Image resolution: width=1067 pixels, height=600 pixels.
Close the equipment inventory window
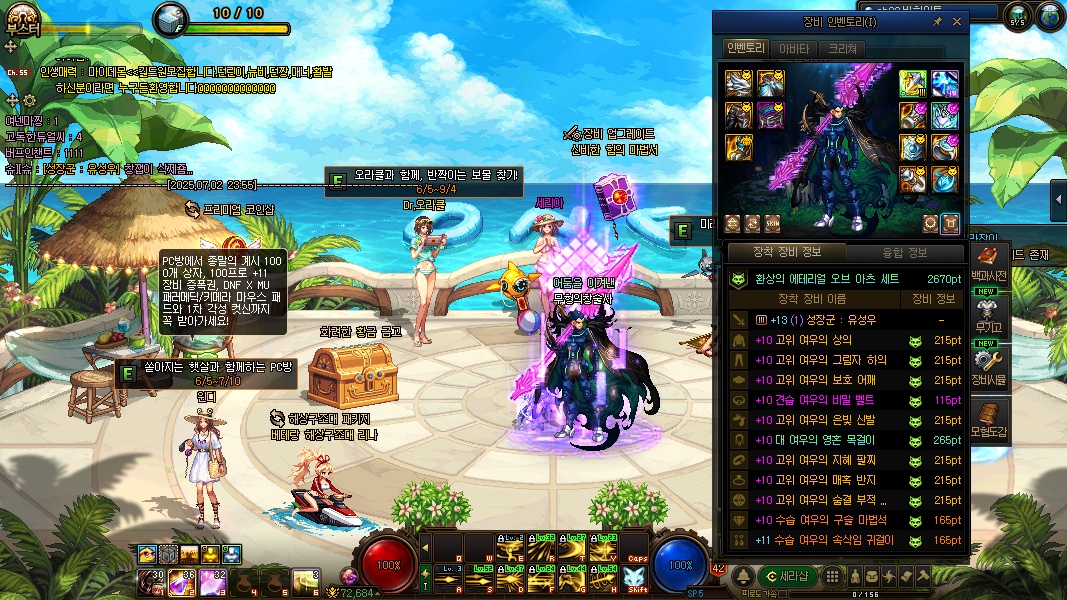(x=956, y=21)
